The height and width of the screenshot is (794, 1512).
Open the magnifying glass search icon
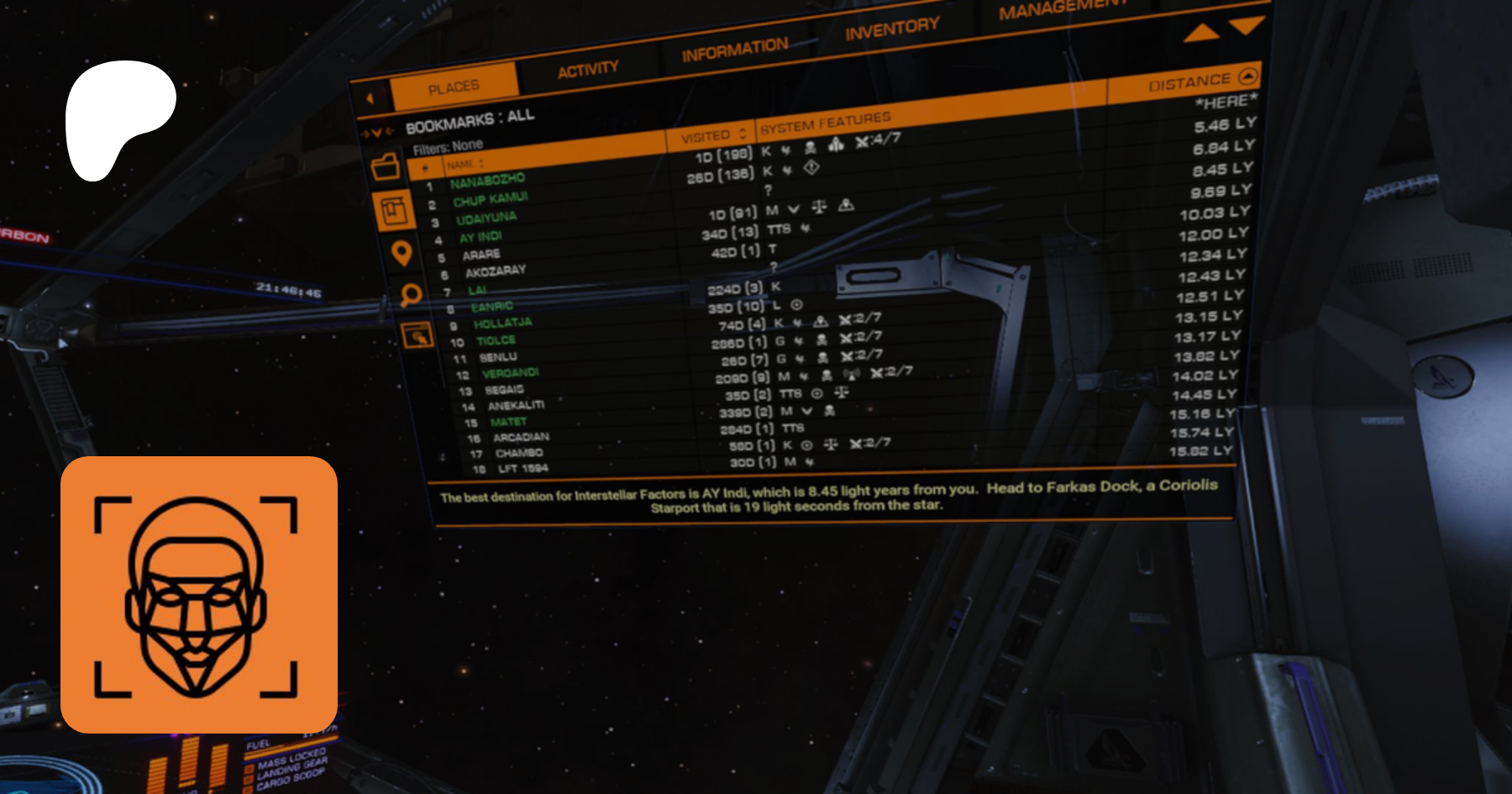[x=411, y=294]
